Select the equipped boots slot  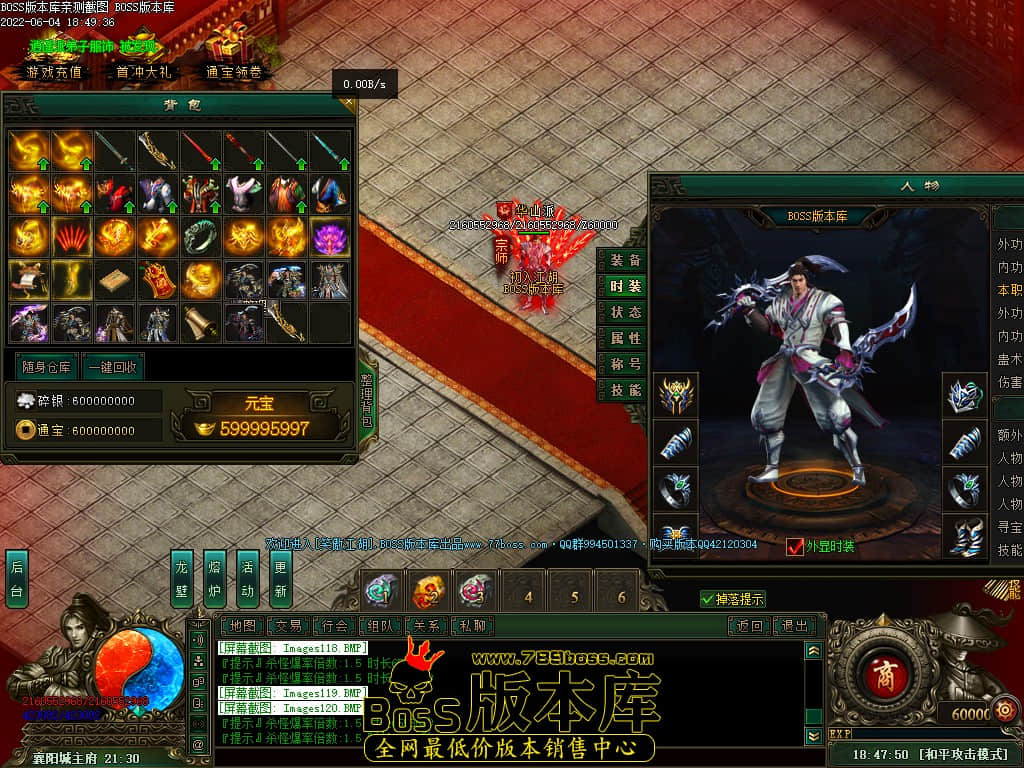(964, 537)
